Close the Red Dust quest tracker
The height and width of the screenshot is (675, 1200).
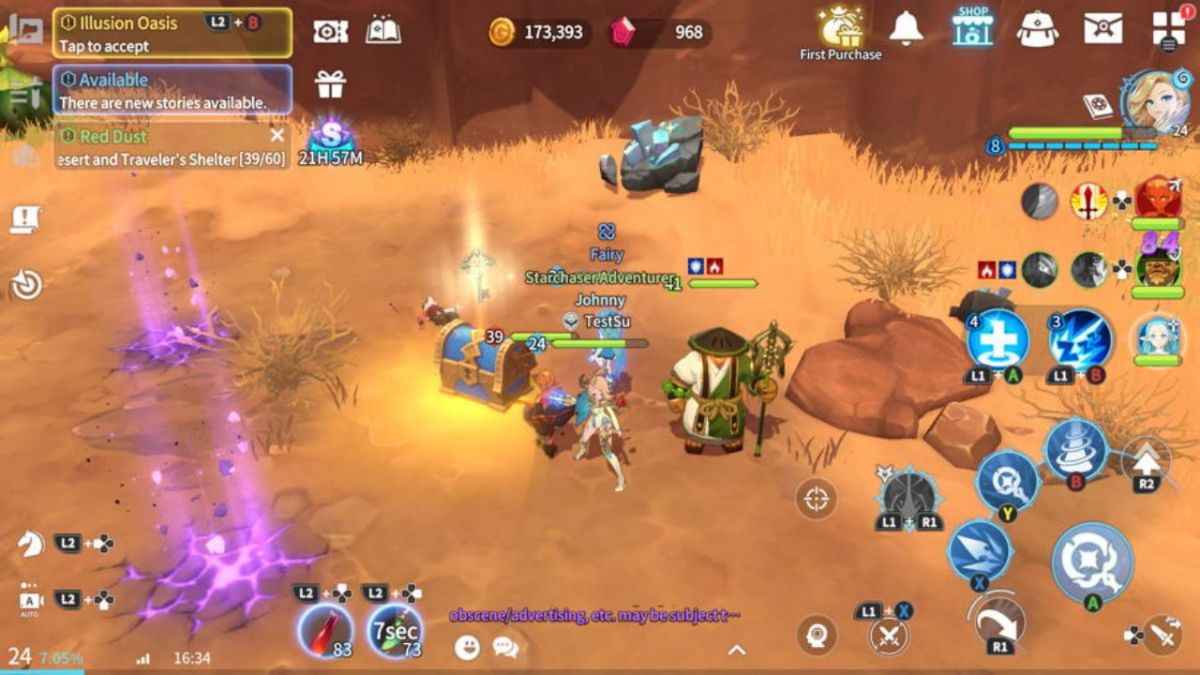coord(277,136)
